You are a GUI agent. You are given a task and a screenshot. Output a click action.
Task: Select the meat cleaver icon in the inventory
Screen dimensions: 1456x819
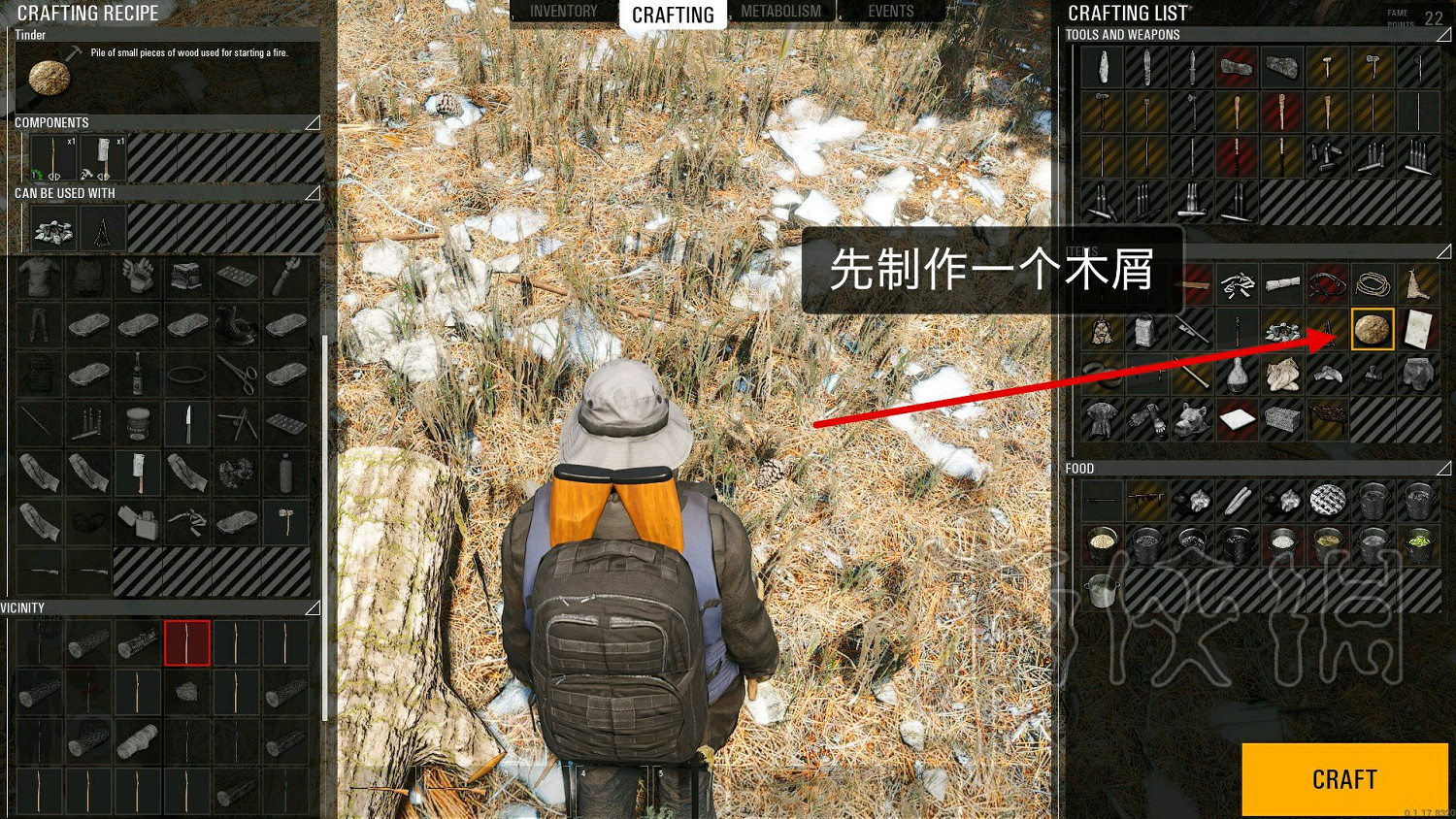pos(139,474)
